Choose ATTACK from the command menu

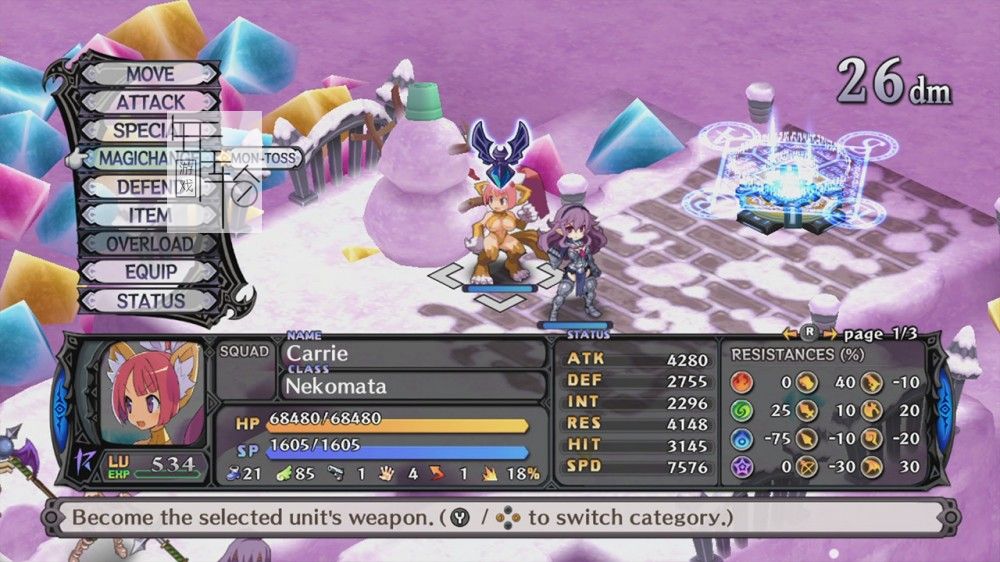click(x=150, y=102)
